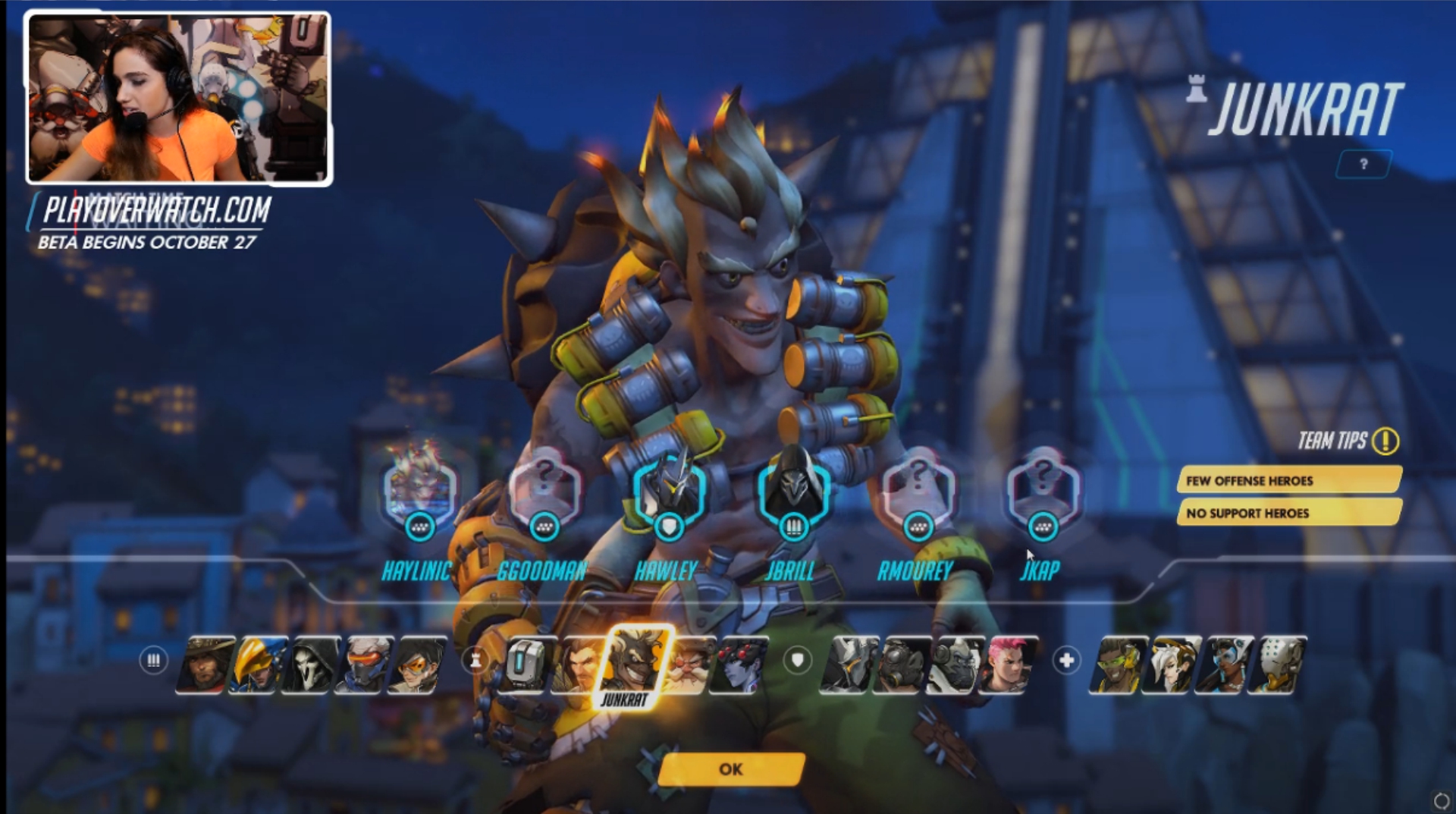1456x814 pixels.
Task: Select the Bastion hero portrait
Action: 526,665
